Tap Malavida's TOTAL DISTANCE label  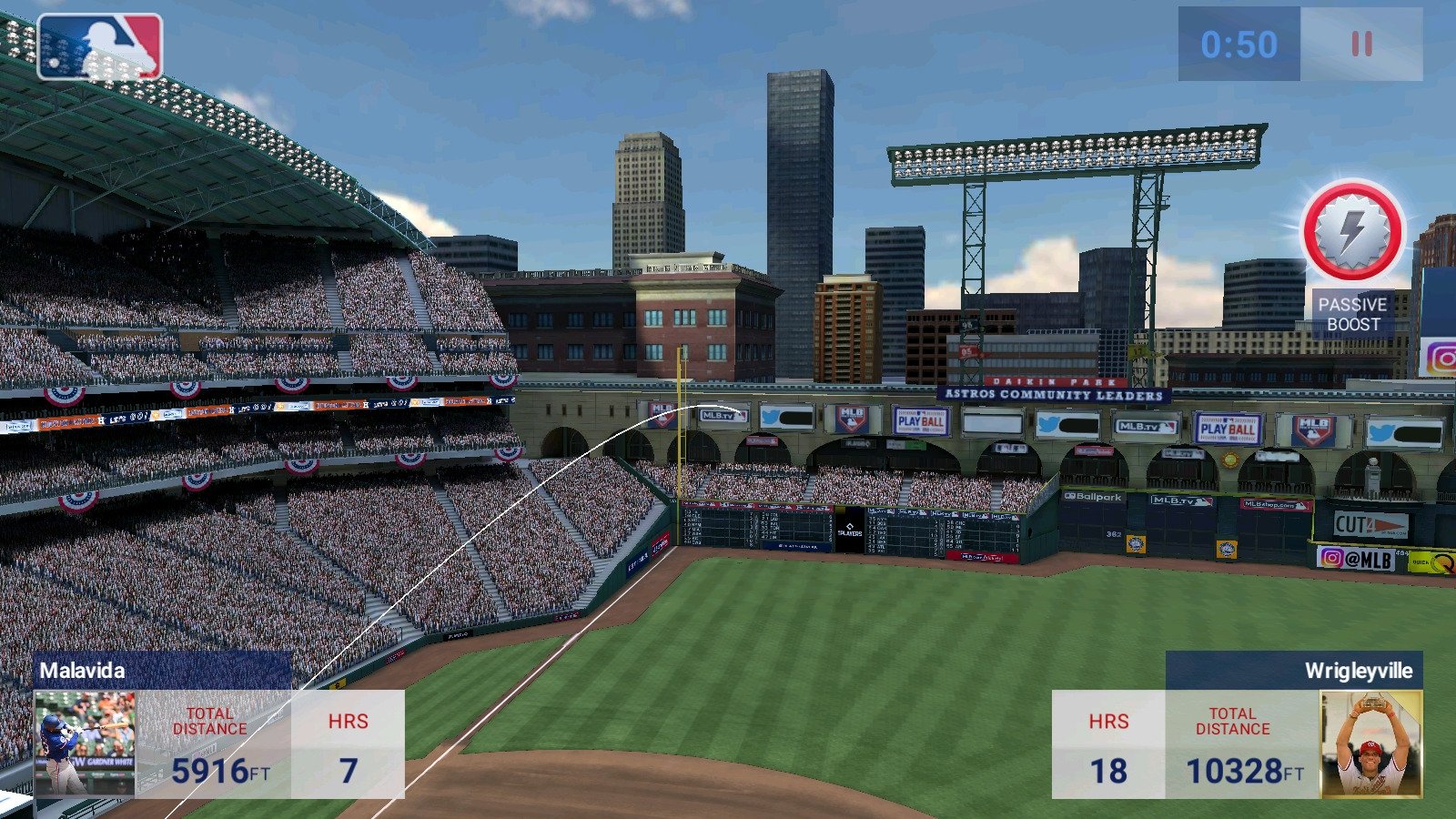click(208, 721)
